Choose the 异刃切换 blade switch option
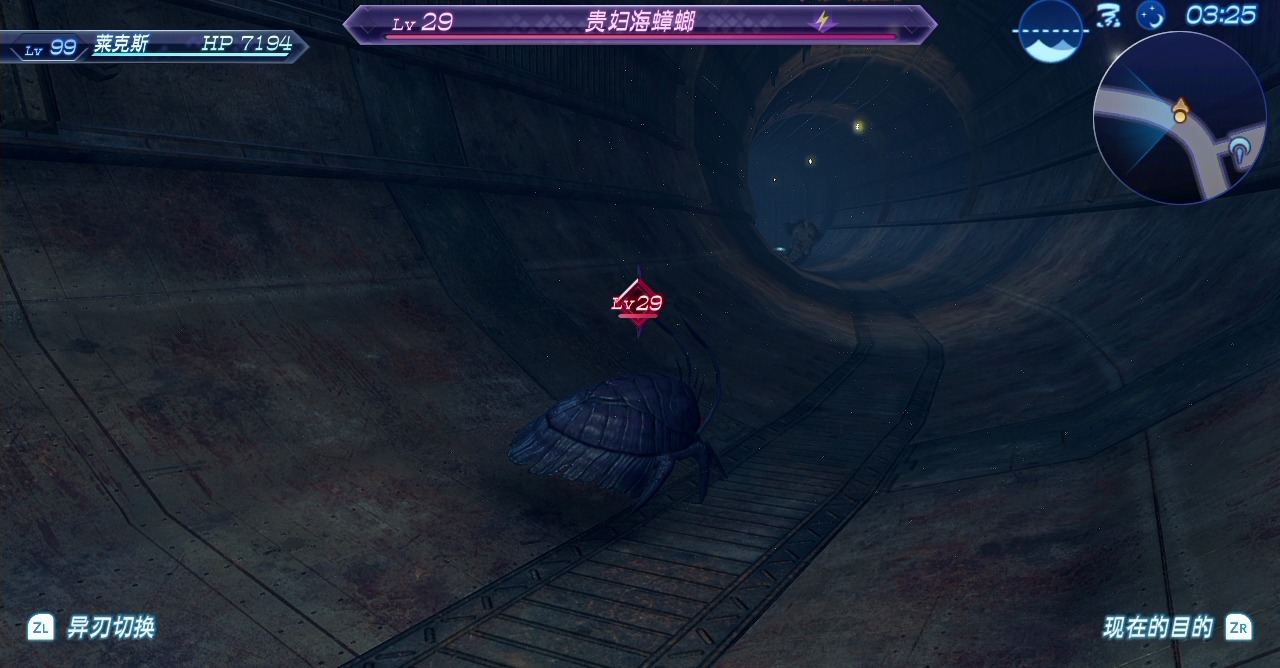The image size is (1280, 668). (x=92, y=628)
